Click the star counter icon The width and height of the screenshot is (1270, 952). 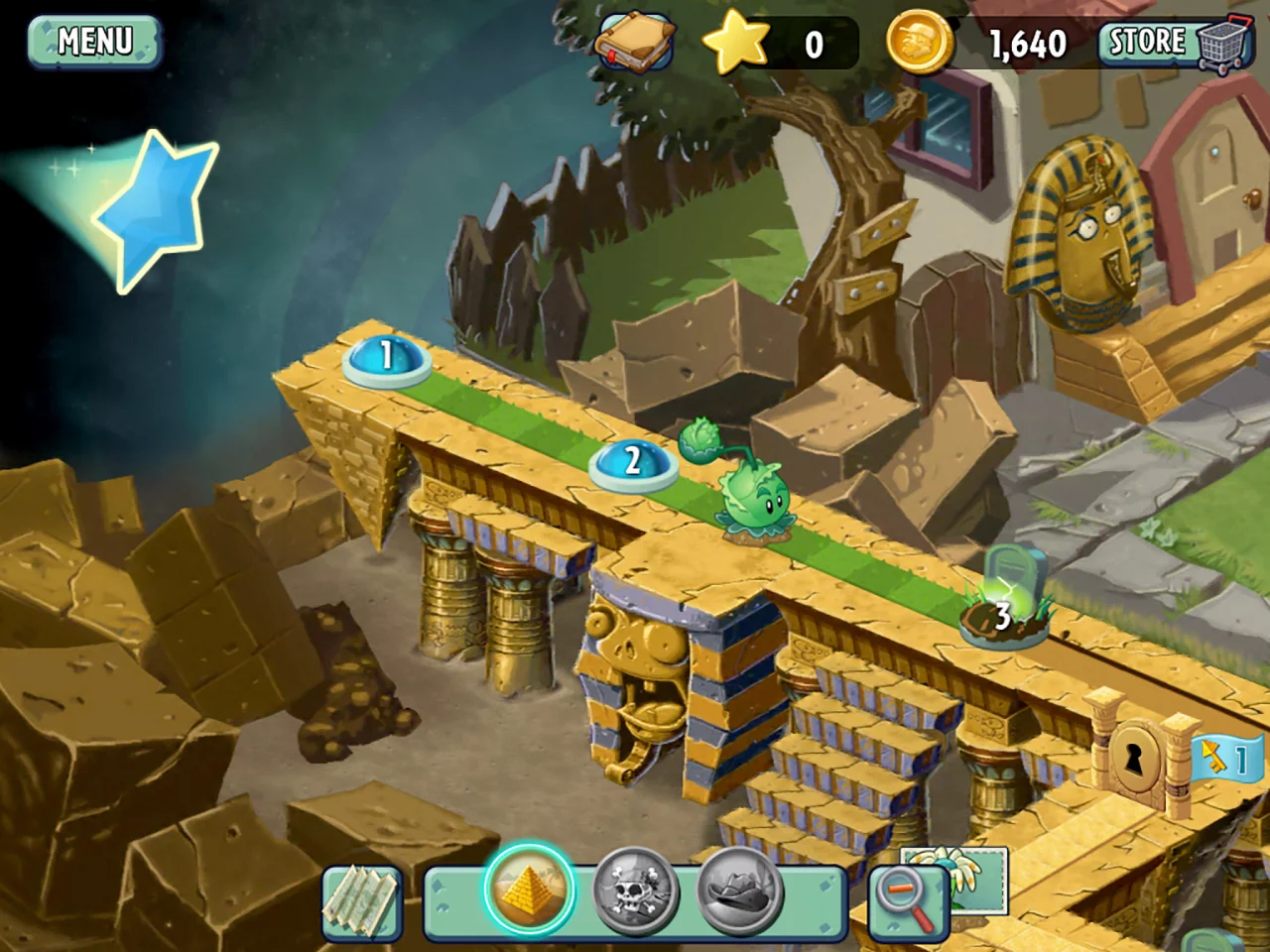pyautogui.click(x=736, y=42)
